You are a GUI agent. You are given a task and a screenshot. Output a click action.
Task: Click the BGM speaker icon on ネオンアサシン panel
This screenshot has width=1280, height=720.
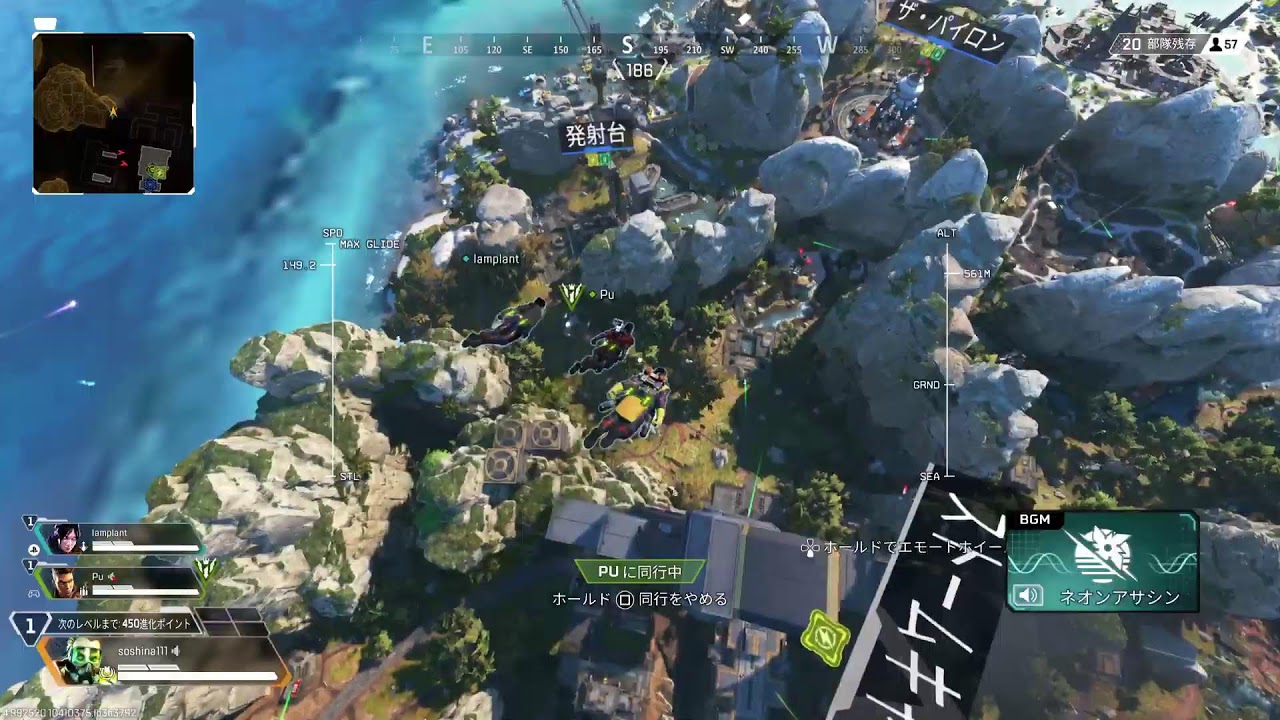click(1030, 596)
